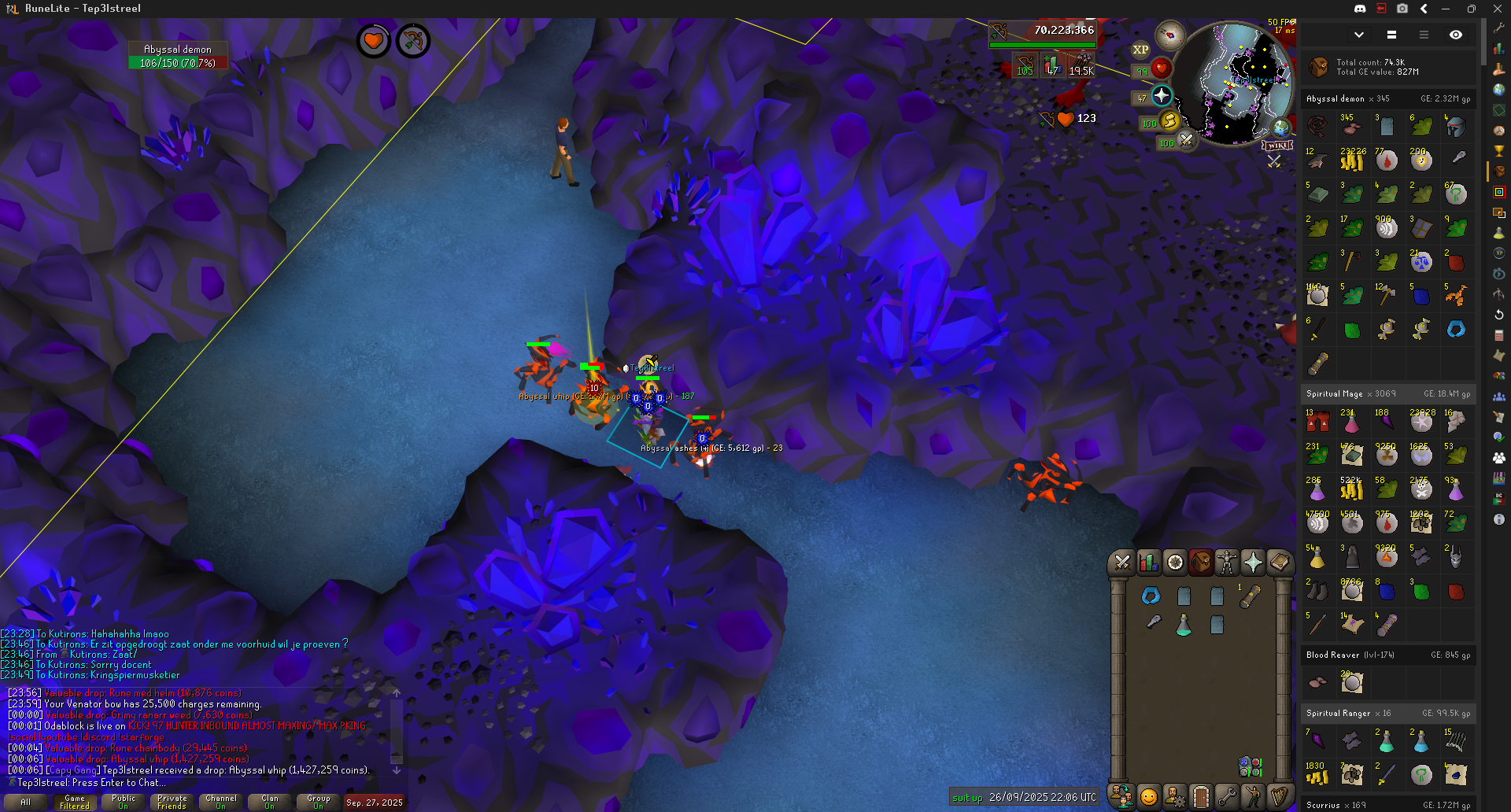Select the blue ring item in inventory

pyautogui.click(x=1151, y=596)
